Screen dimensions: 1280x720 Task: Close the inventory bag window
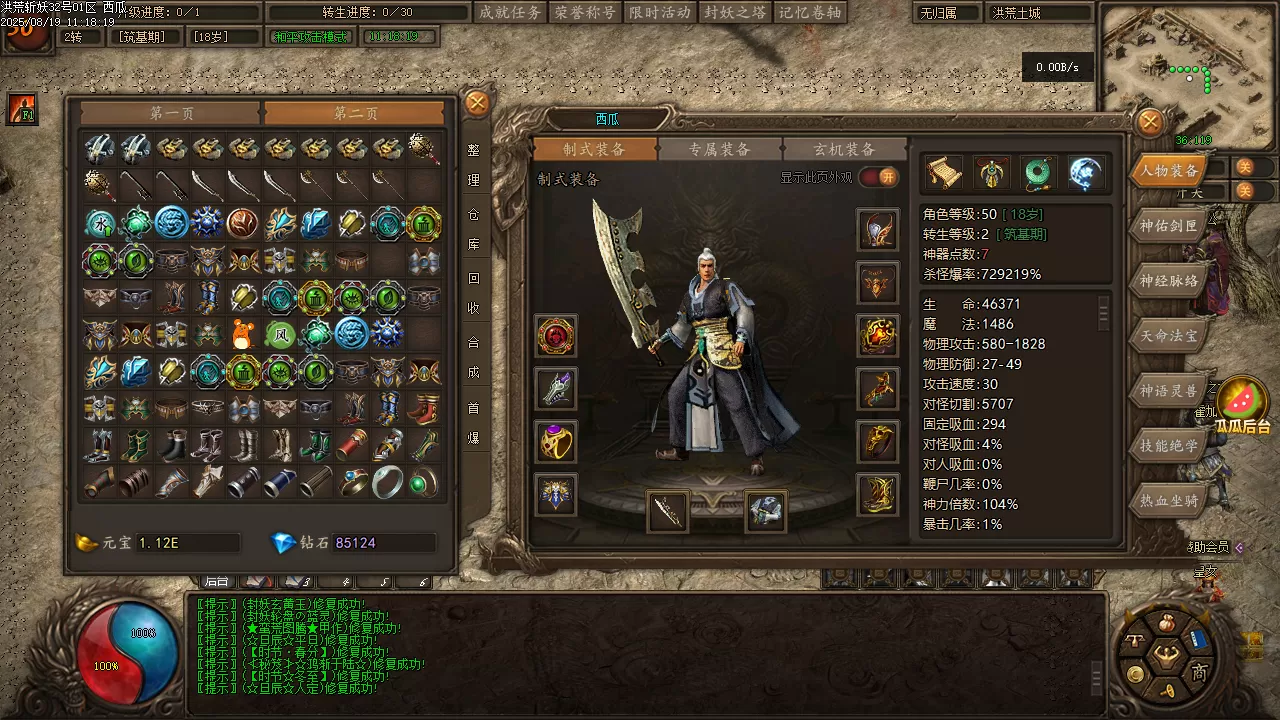pos(478,102)
